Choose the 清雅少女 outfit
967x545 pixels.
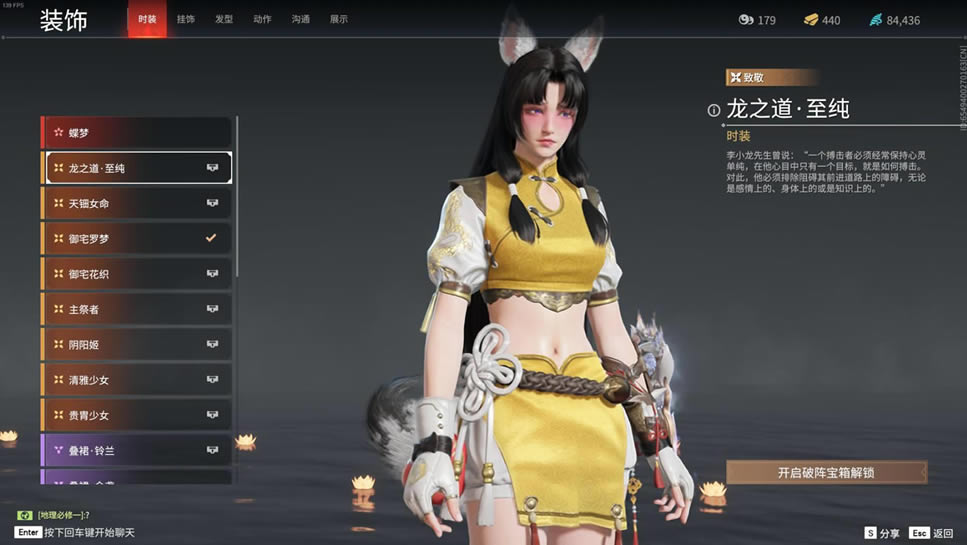136,380
